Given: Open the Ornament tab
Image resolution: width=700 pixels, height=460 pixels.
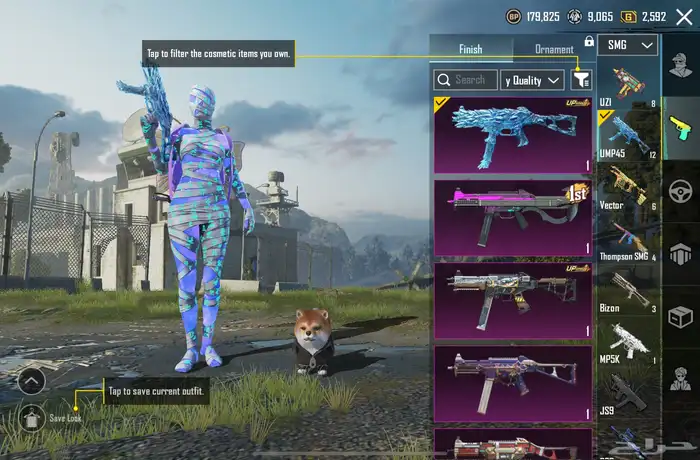Looking at the screenshot, I should 553,49.
